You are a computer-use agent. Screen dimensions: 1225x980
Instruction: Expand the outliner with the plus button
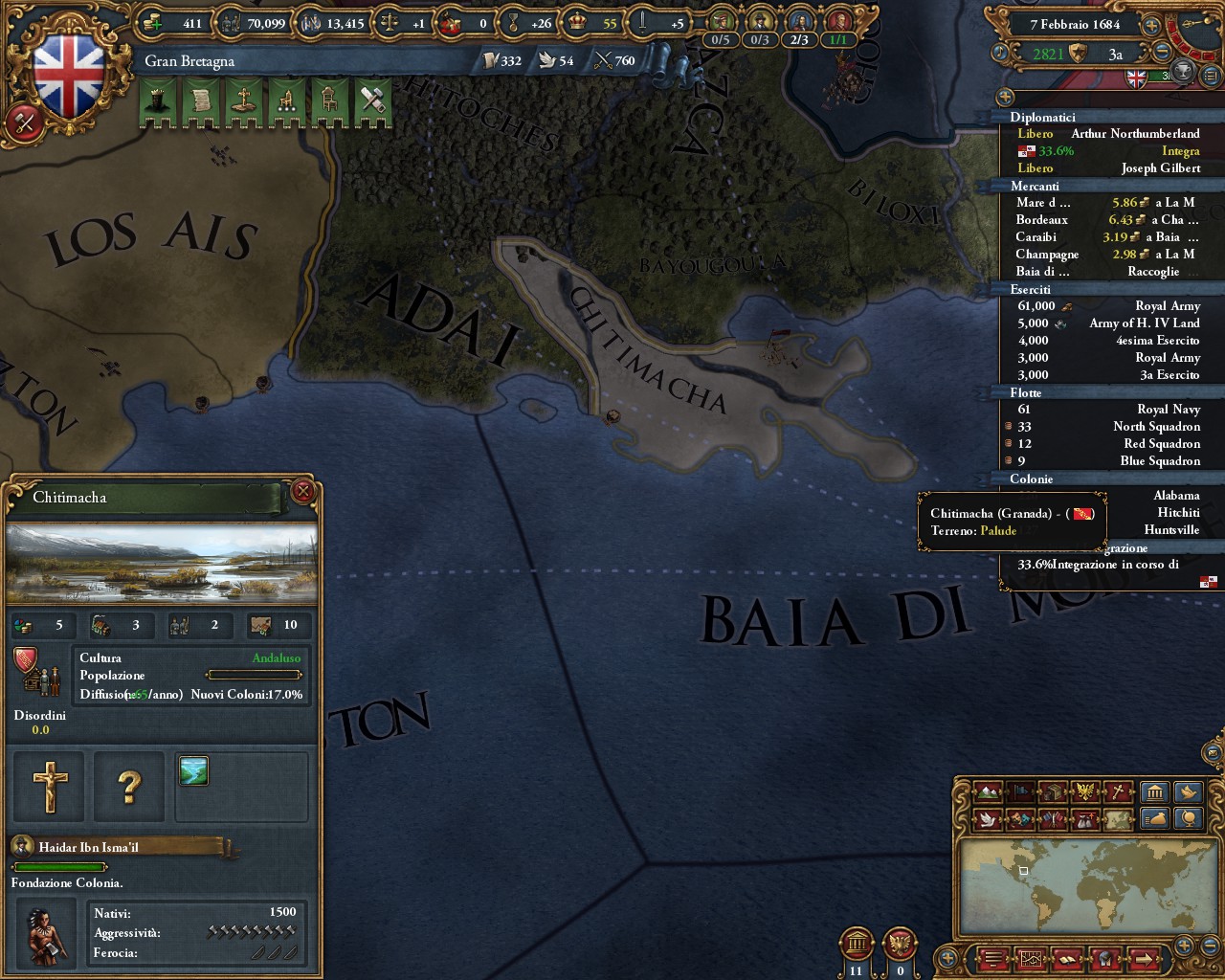pos(1005,97)
